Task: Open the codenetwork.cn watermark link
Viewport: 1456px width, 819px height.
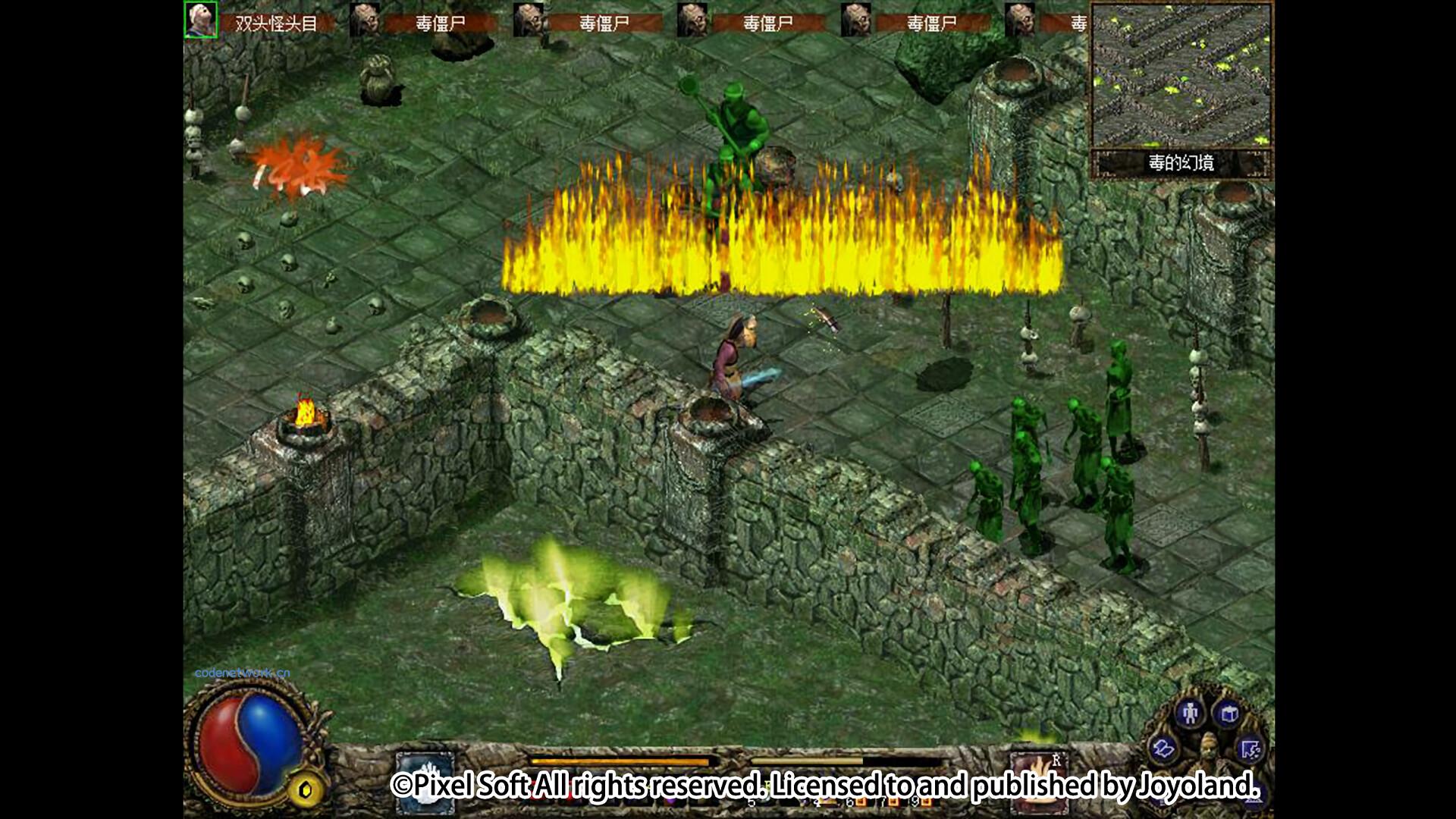Action: tap(241, 673)
